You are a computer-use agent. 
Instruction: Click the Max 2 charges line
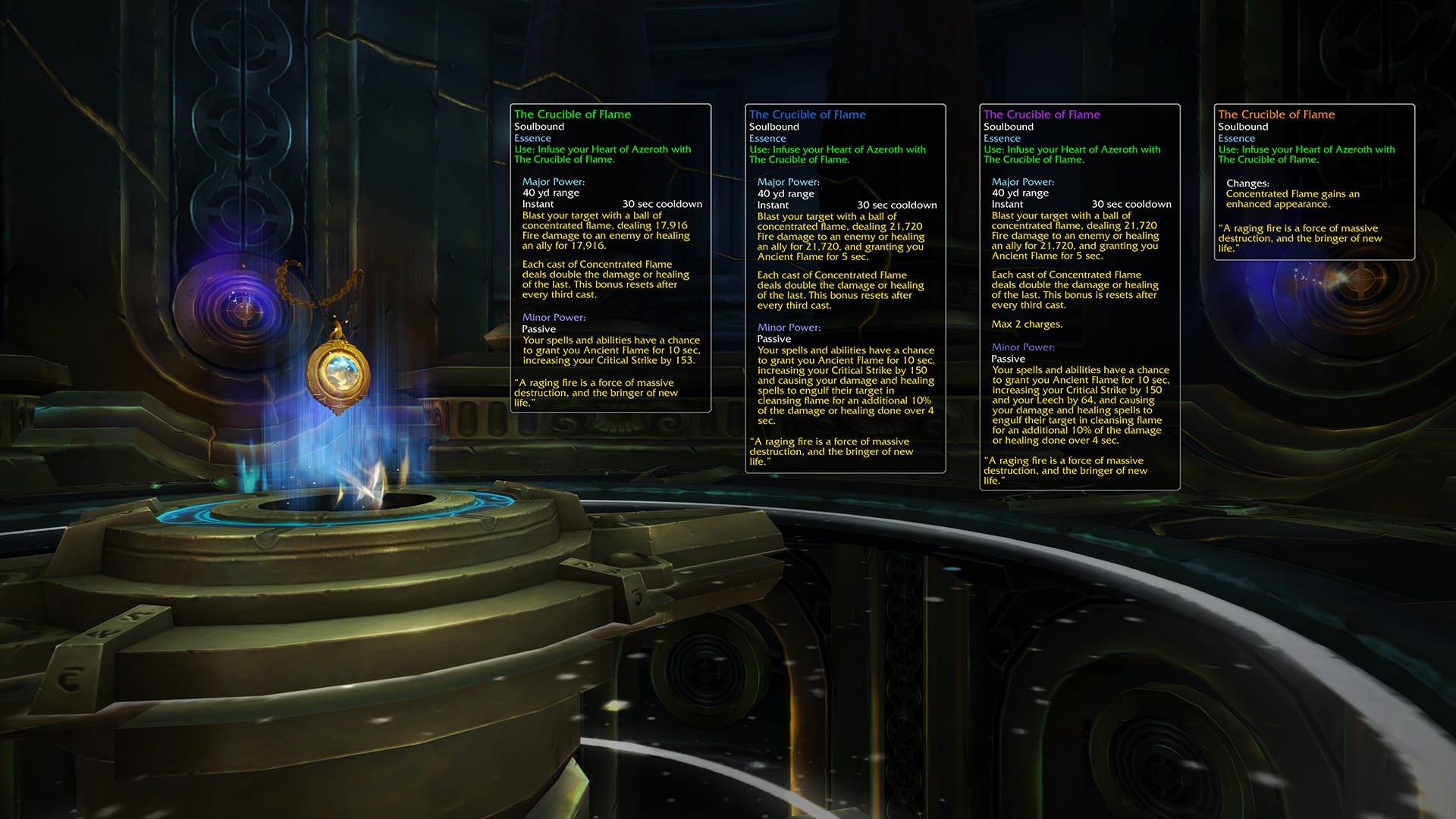coord(1027,324)
